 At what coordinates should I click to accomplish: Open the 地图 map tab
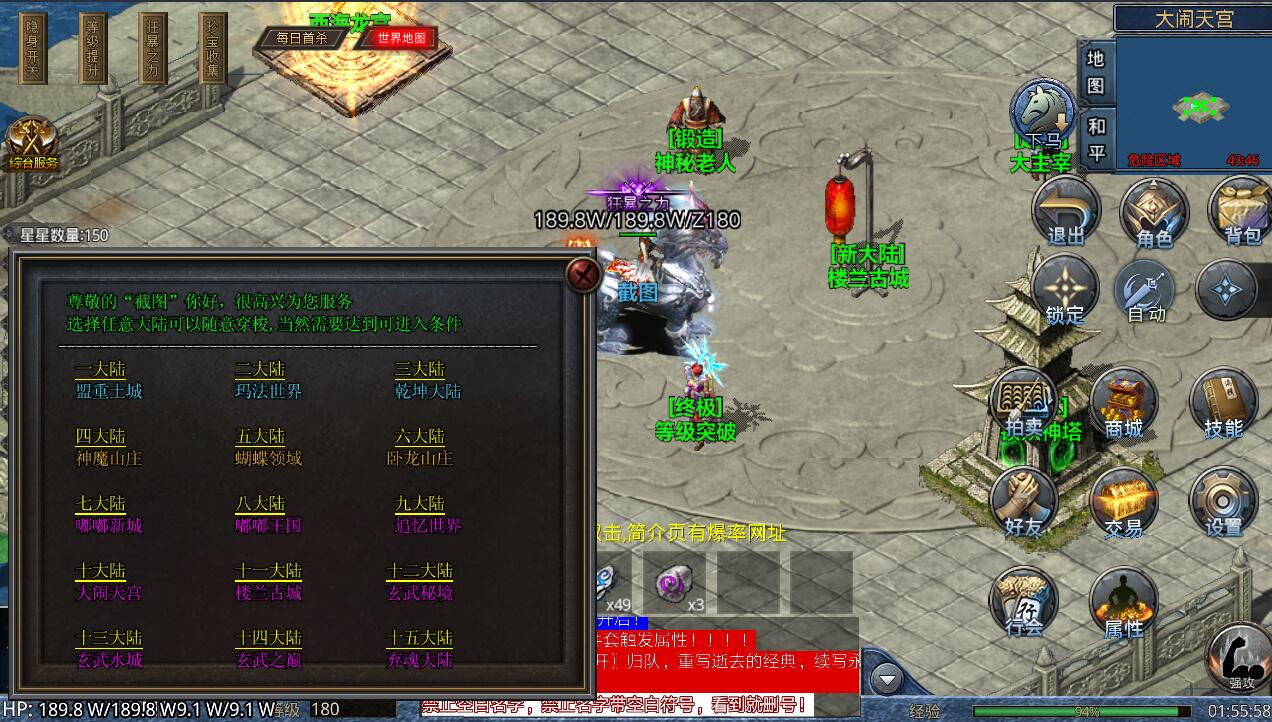[1096, 73]
